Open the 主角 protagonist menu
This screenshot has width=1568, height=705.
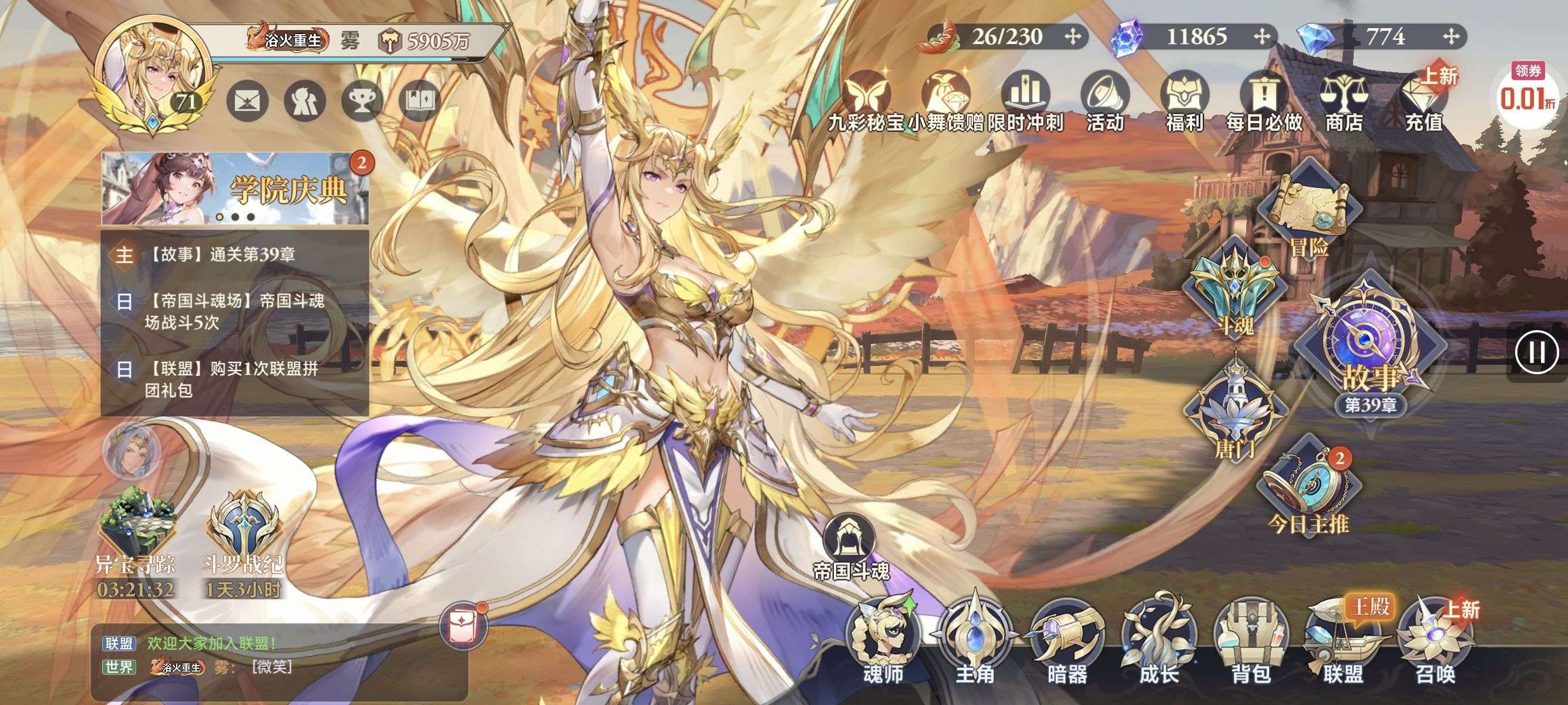tap(975, 639)
